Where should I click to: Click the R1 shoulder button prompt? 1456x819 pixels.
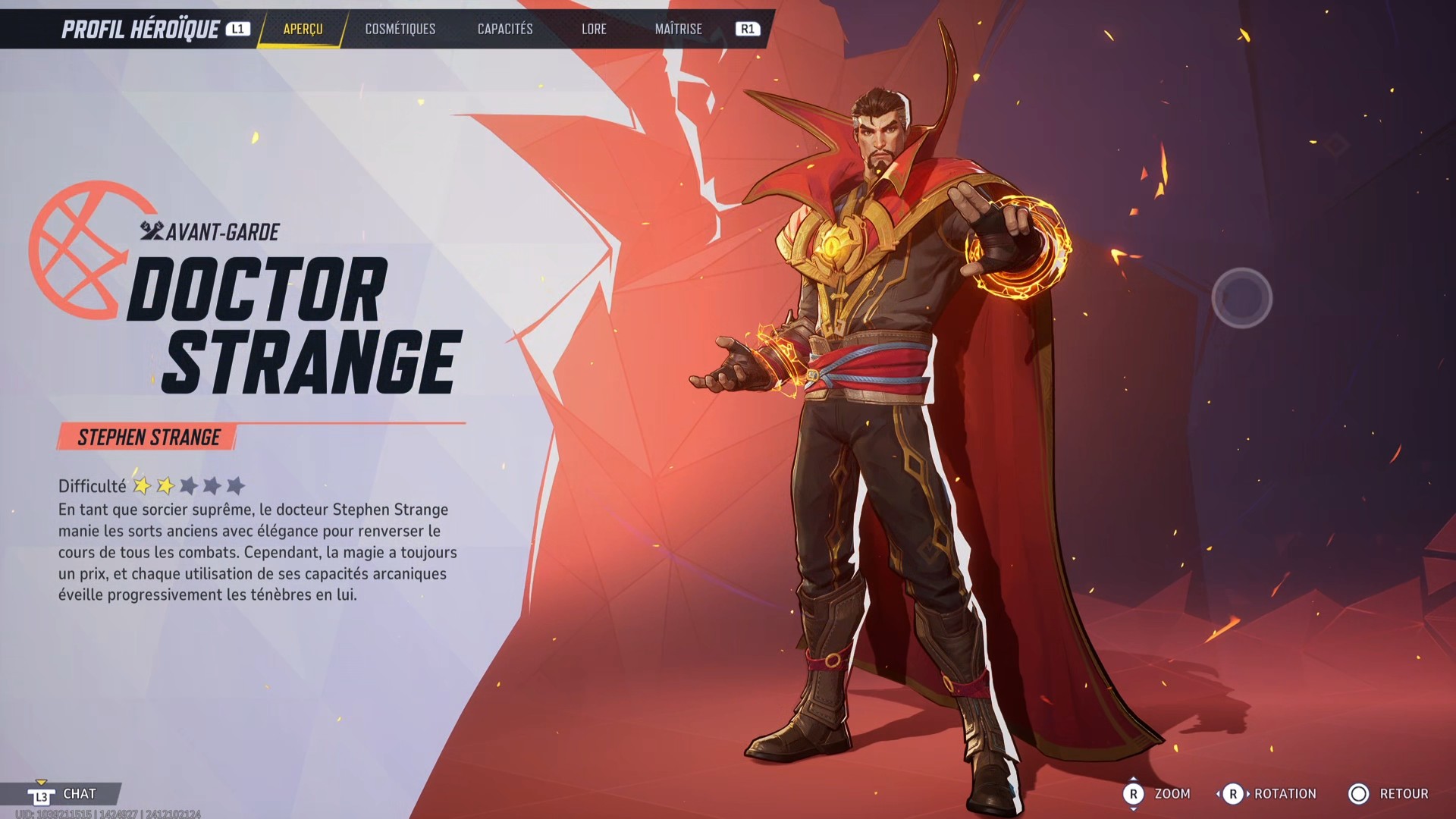[747, 29]
